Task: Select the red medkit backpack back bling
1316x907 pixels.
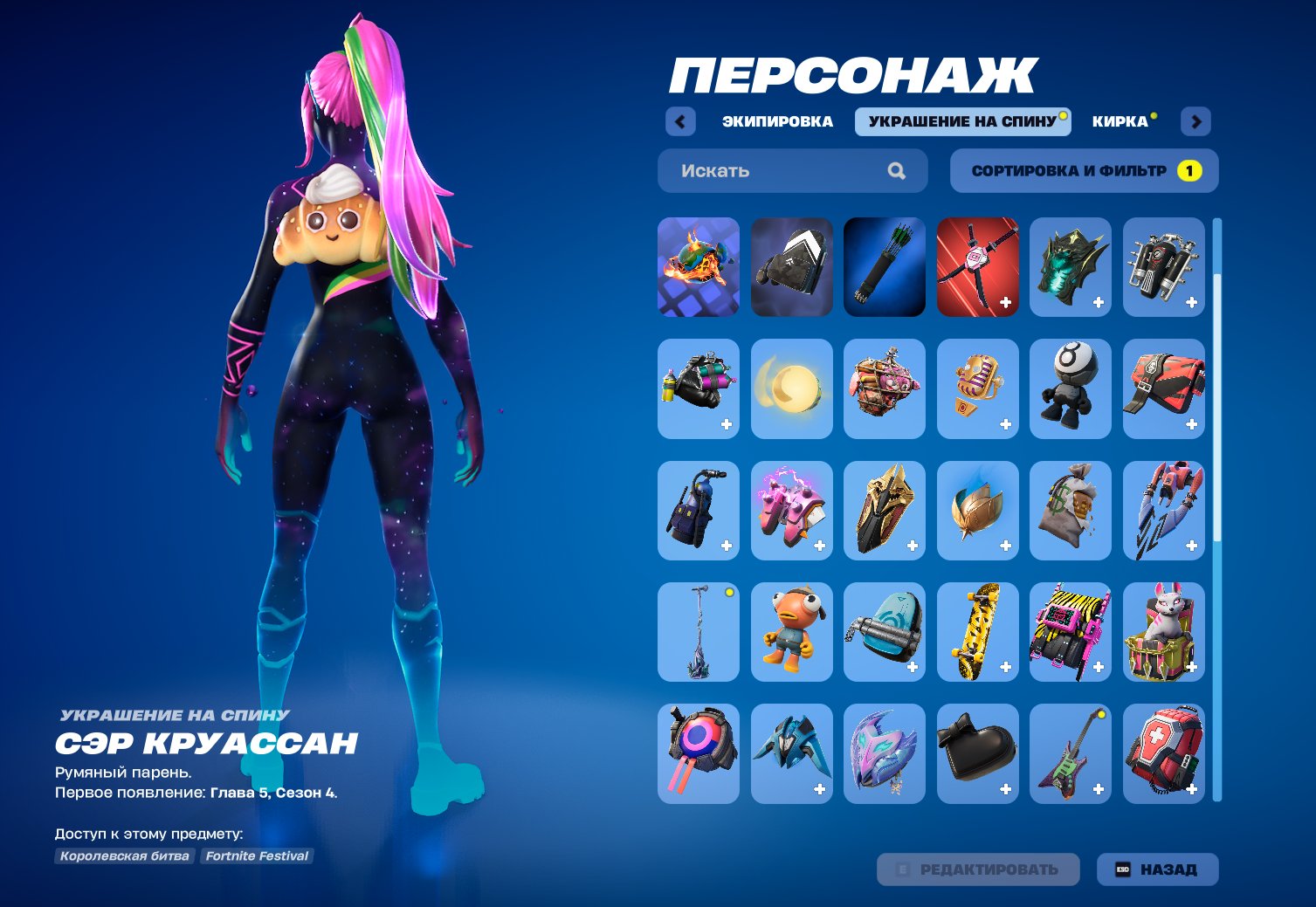Action: [1163, 753]
